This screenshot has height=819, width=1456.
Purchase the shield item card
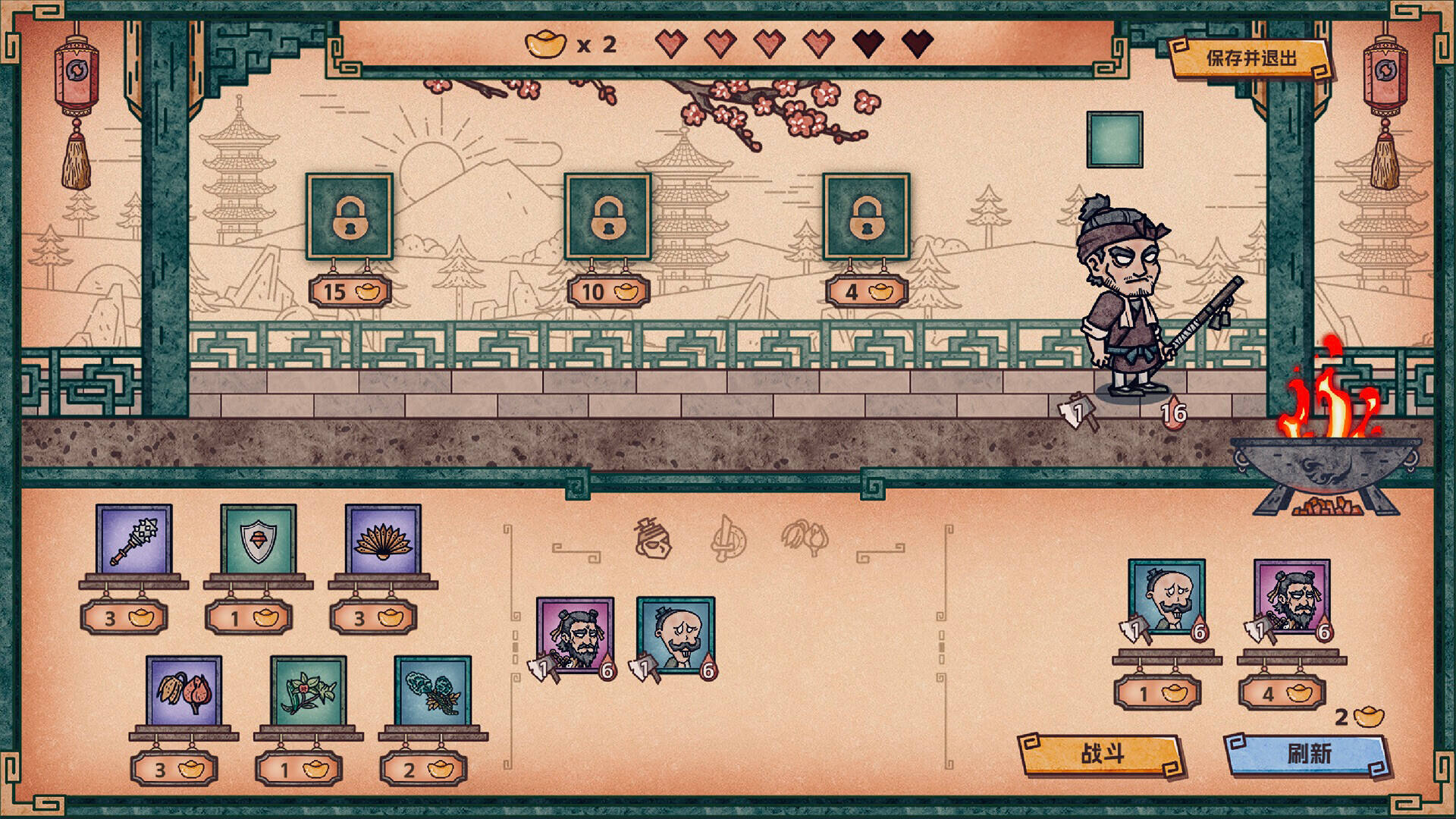coord(259,541)
